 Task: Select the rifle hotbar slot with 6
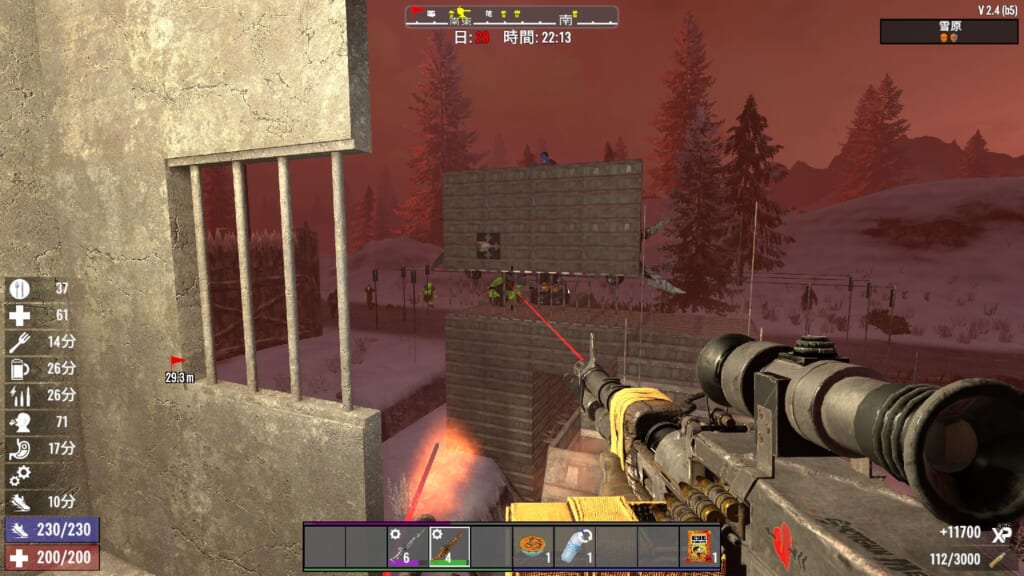coord(407,547)
